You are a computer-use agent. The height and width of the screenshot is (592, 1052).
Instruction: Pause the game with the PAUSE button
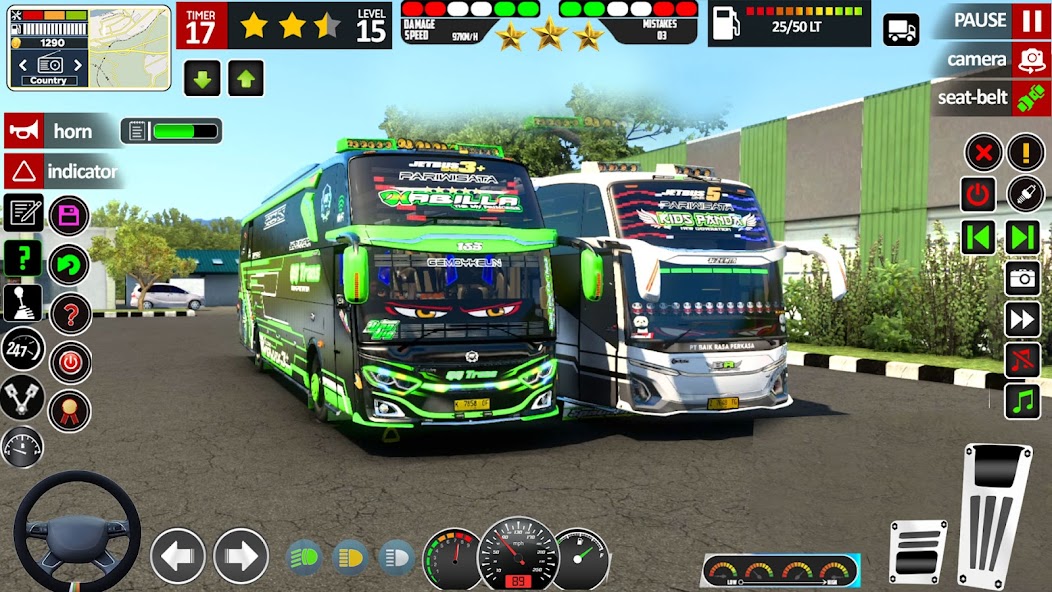[x=995, y=20]
